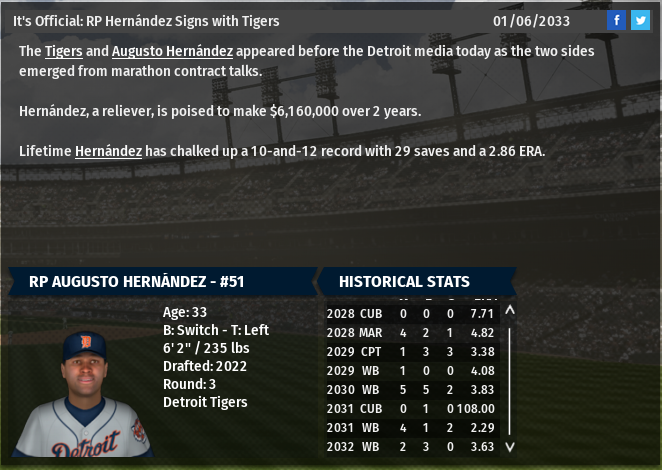662x470 pixels.
Task: Click the historical stats scroll-down arrow
Action: pos(510,447)
